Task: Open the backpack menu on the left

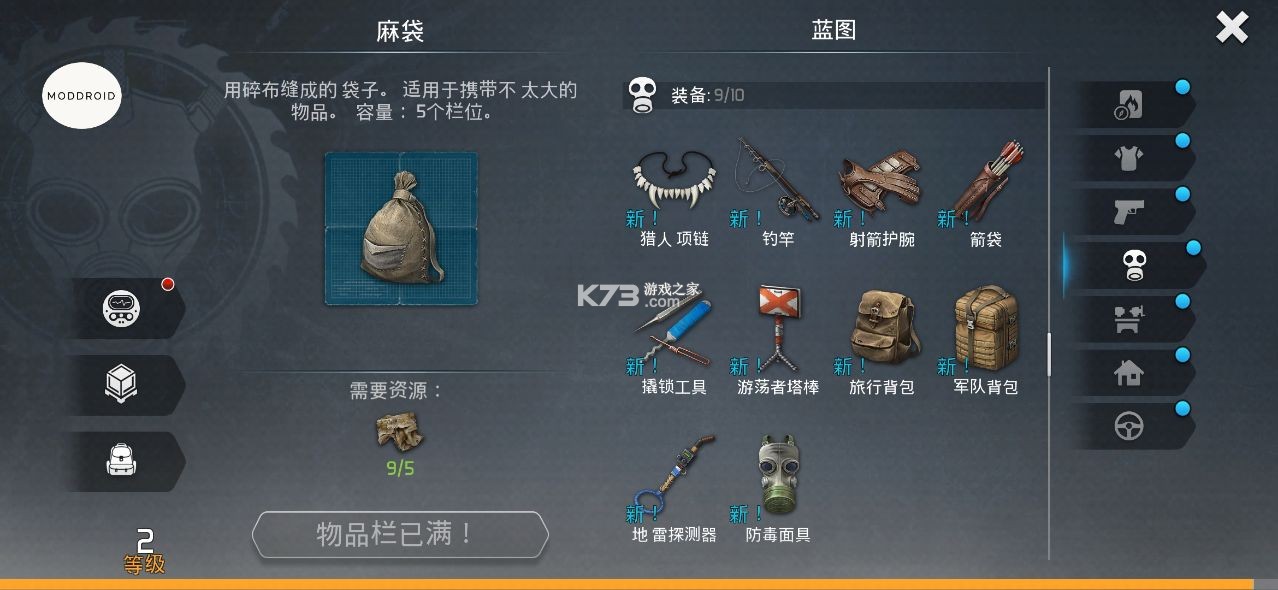Action: click(122, 461)
